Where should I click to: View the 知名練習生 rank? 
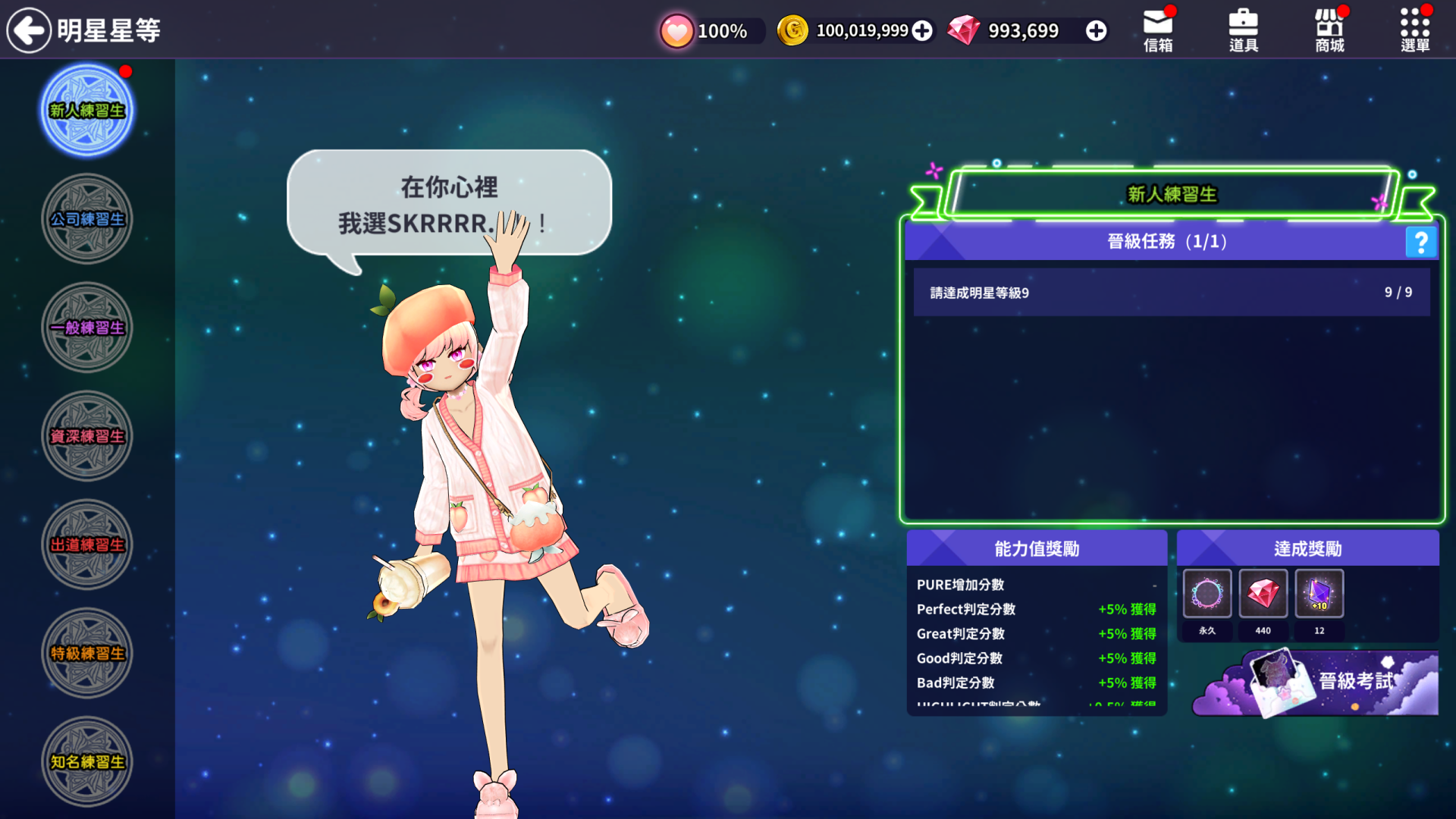(x=87, y=761)
